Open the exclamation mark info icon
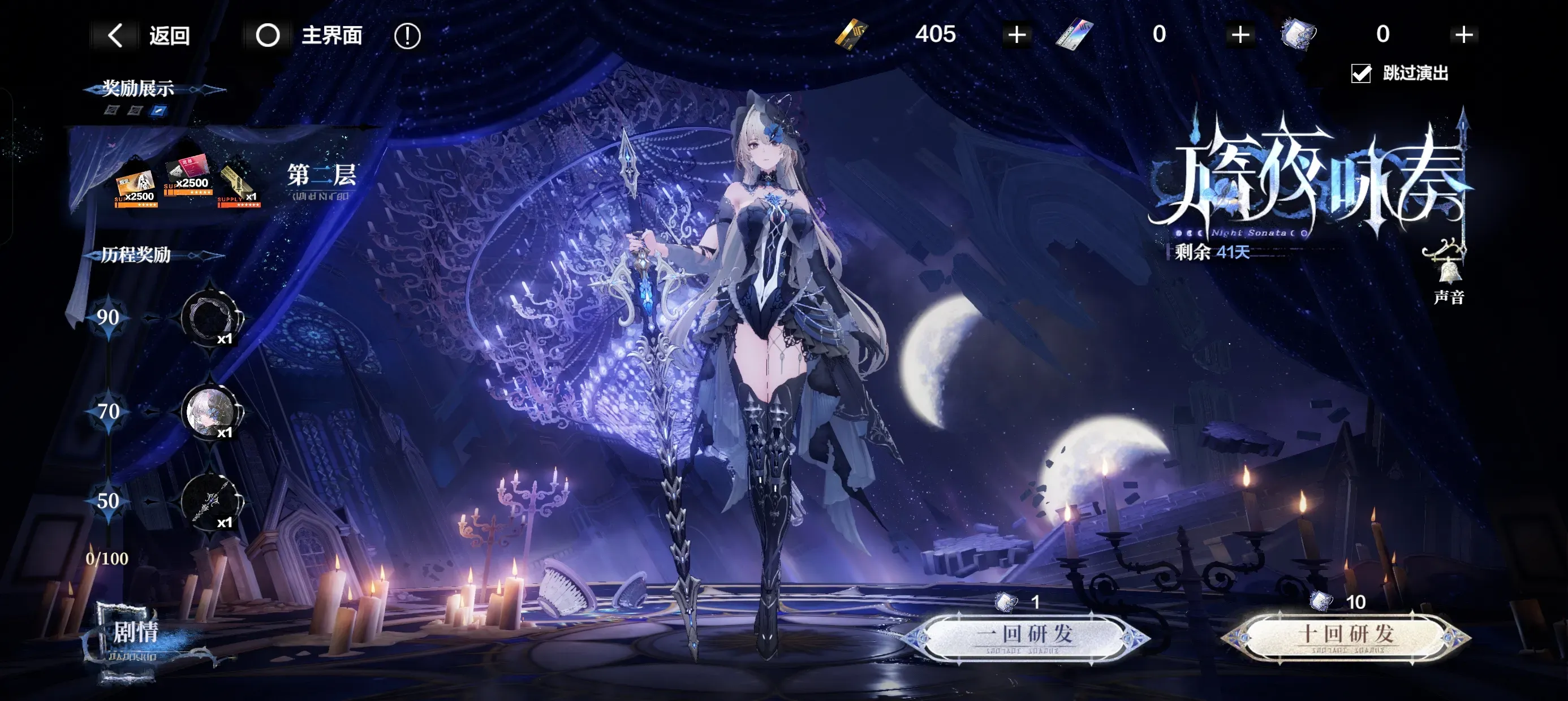The image size is (1568, 701). pos(407,36)
